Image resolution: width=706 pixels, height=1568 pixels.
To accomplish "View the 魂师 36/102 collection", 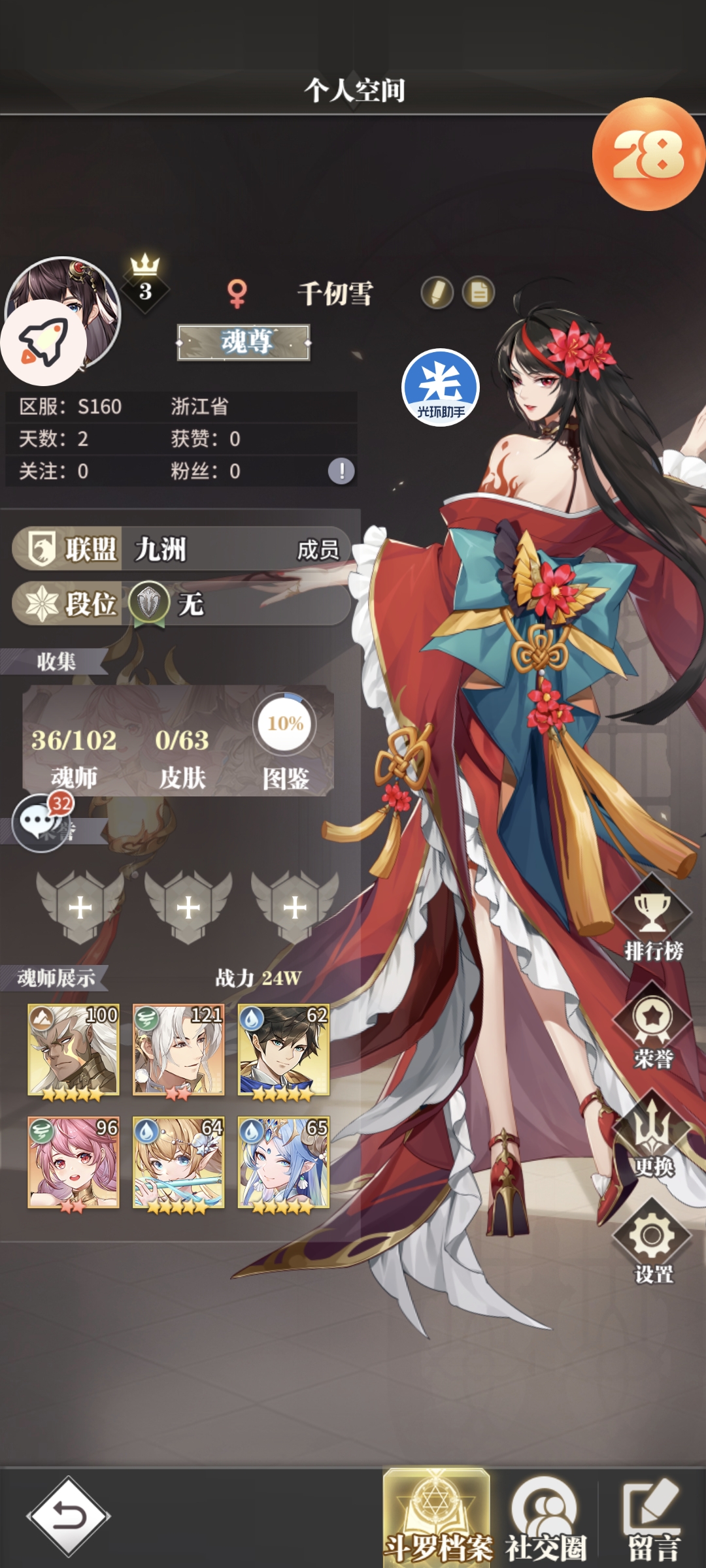I will (74, 755).
